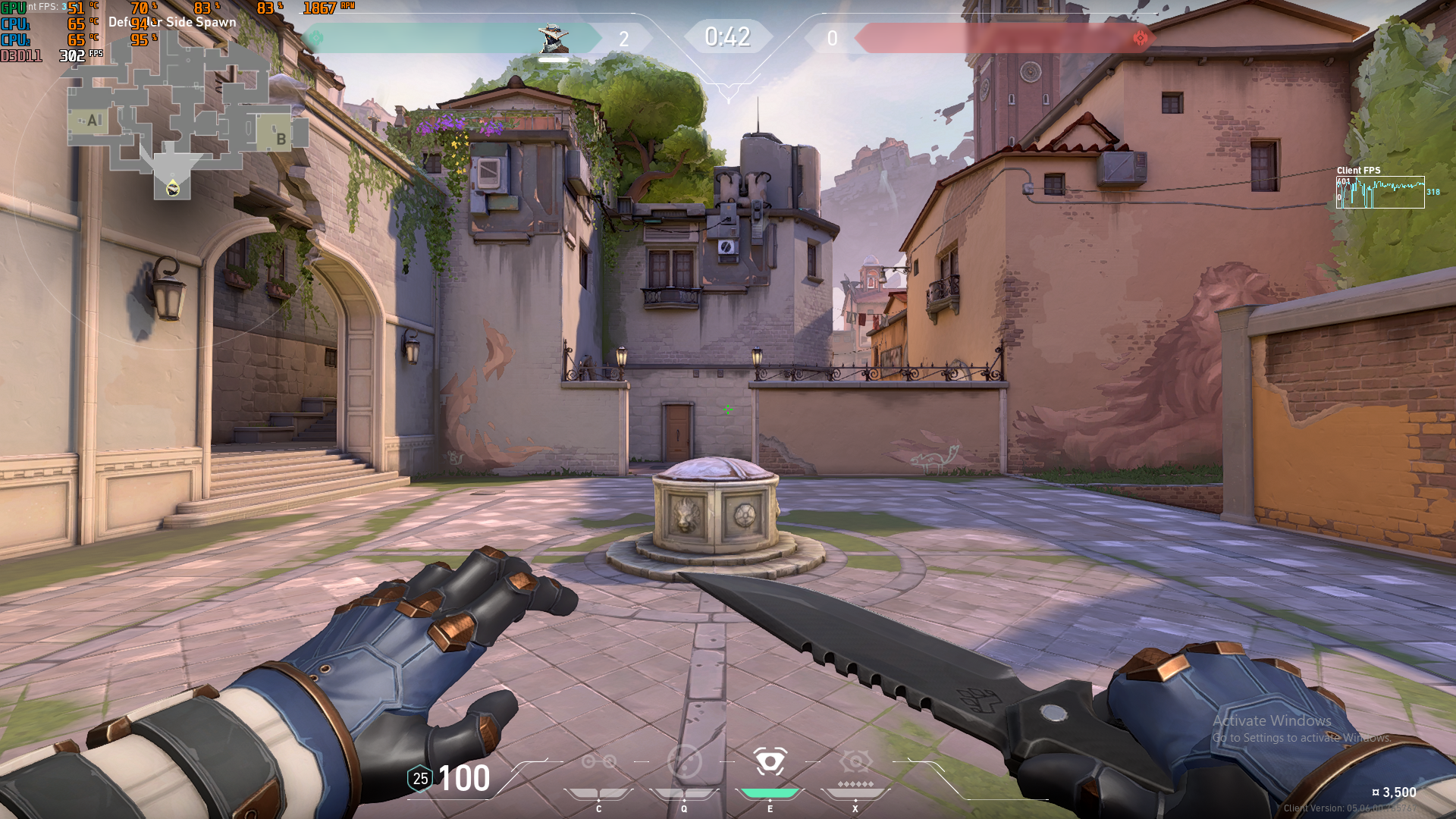
Task: Activate the Trapwire ability icon
Action: 598,761
